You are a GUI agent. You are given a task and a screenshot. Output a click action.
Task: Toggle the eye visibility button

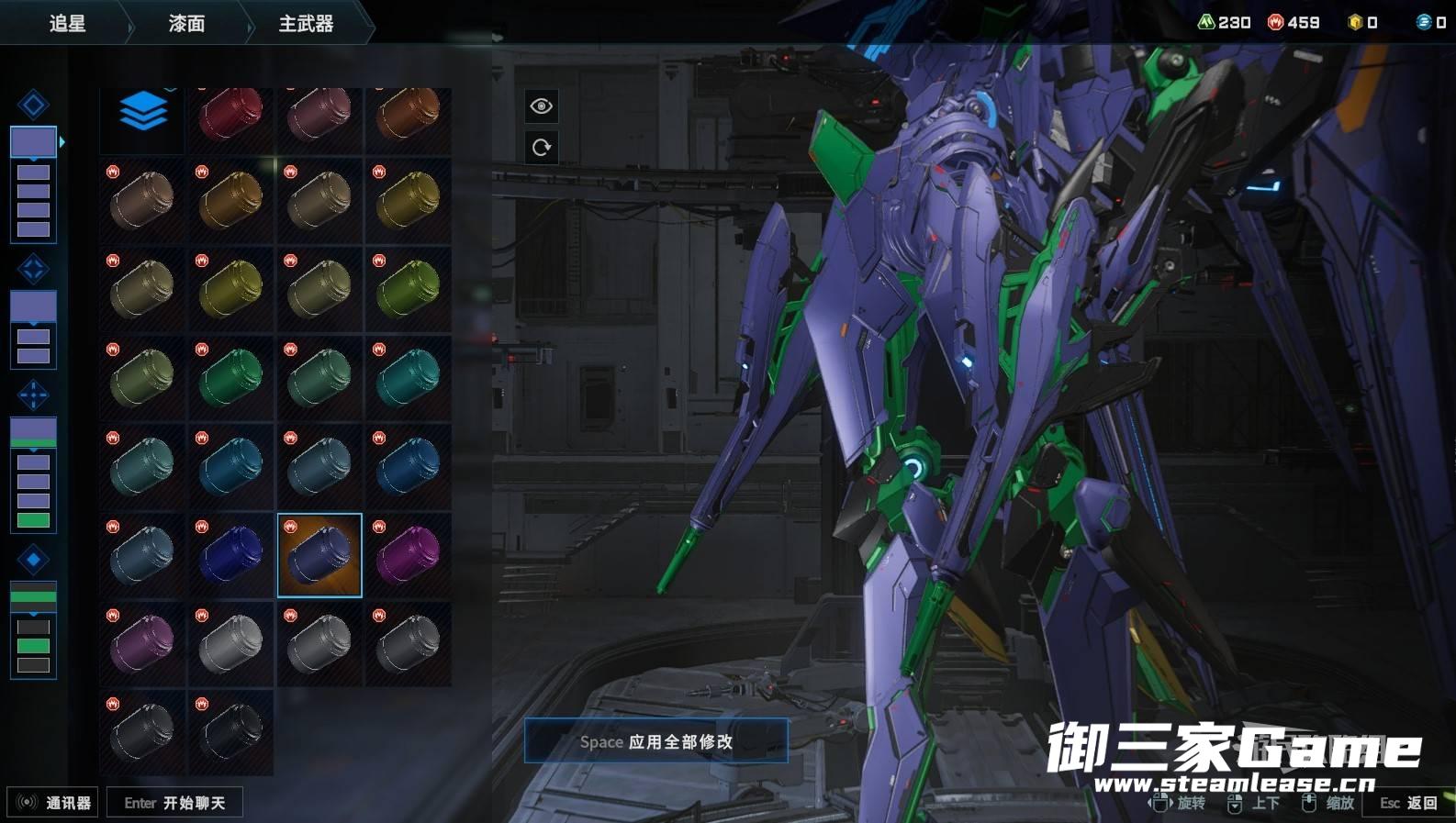pyautogui.click(x=542, y=106)
